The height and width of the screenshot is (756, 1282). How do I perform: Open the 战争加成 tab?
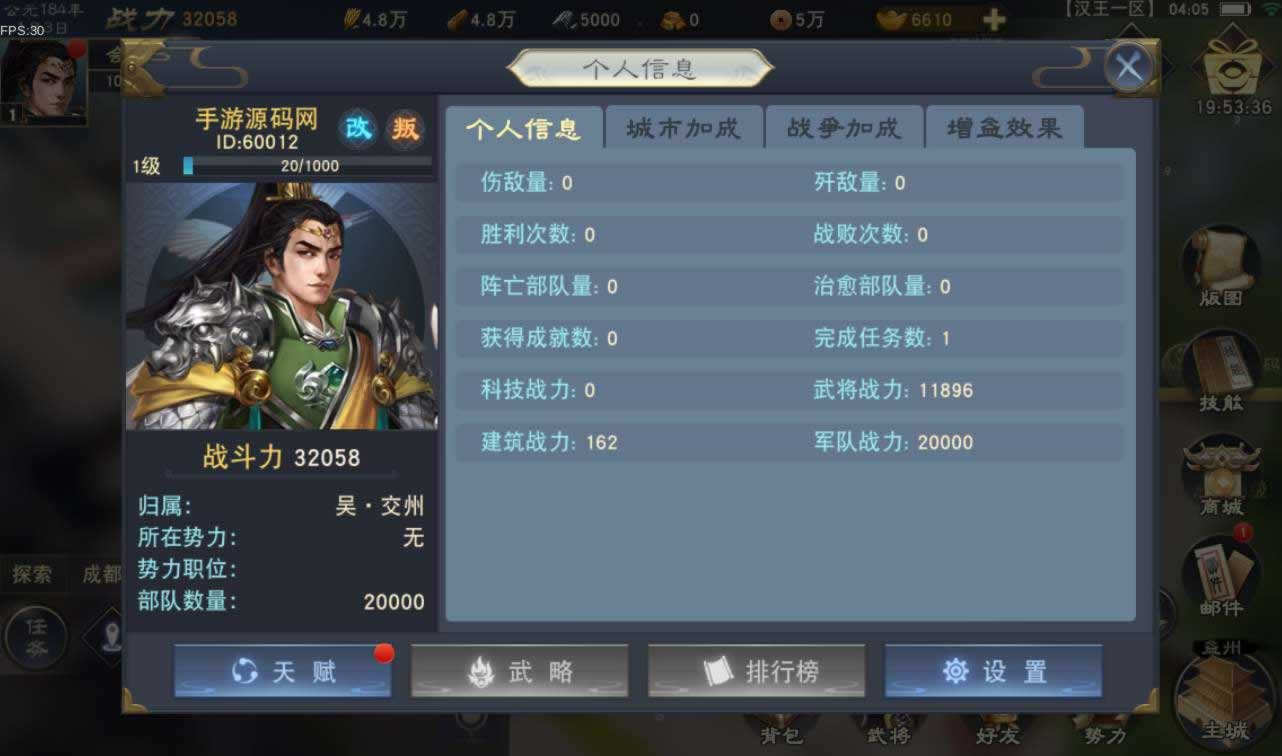pyautogui.click(x=844, y=128)
